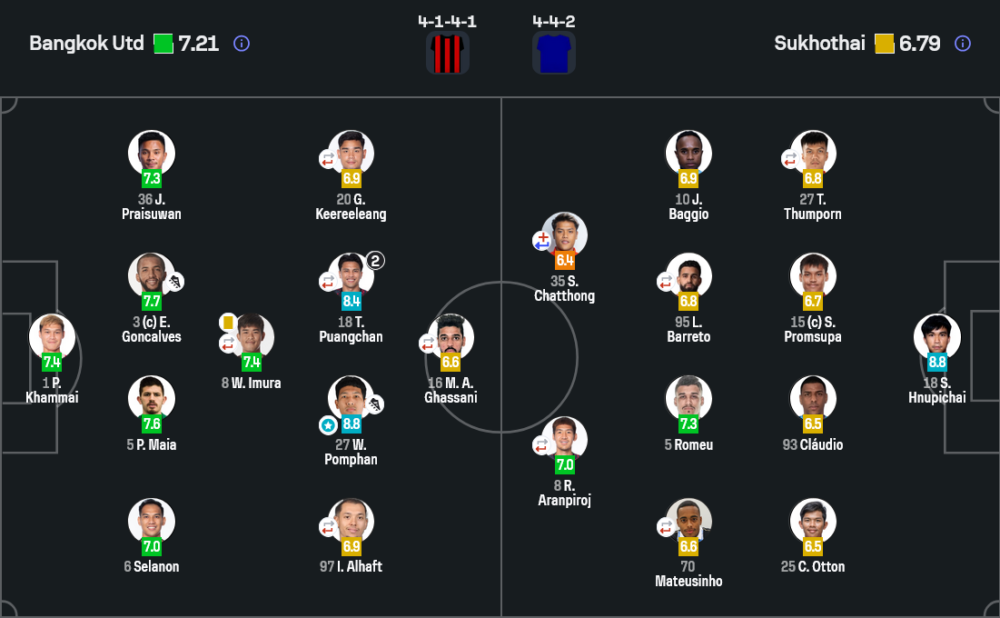
Task: Open captain S. Promsupa's player card
Action: [812, 276]
